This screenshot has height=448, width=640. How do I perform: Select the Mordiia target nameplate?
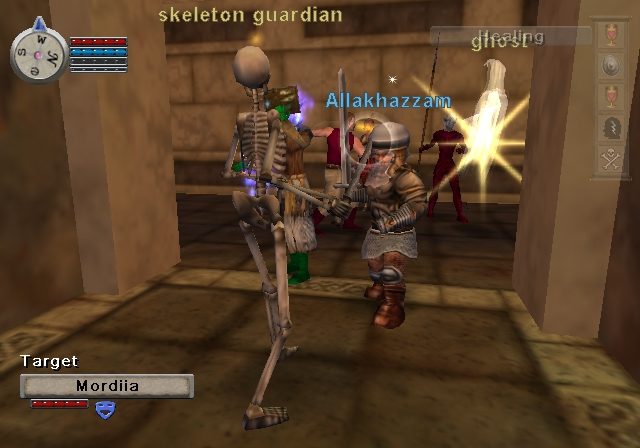coord(106,385)
